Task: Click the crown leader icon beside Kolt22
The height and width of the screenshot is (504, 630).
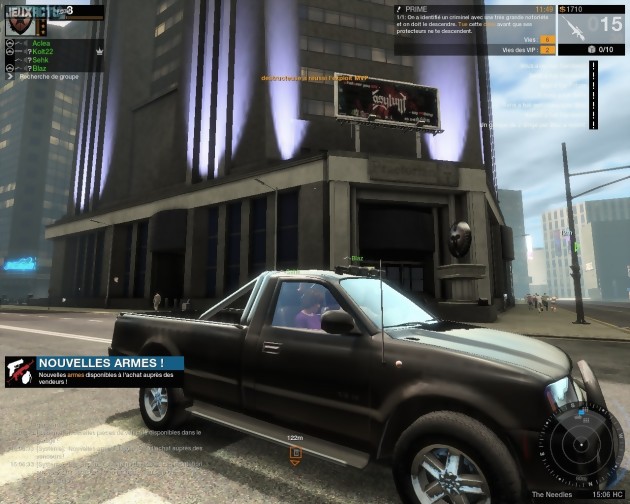Action: point(99,52)
